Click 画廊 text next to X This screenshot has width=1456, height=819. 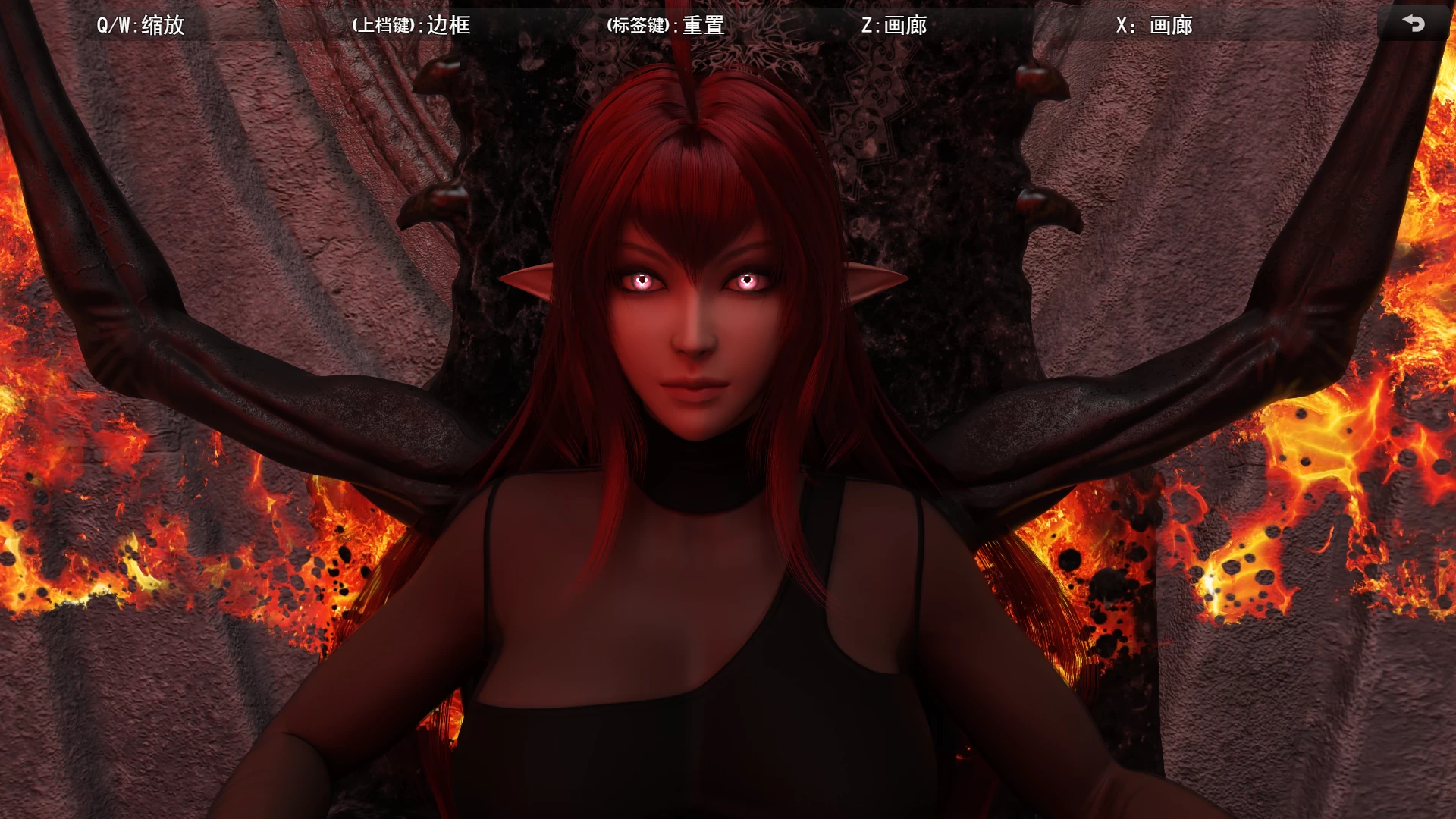click(x=1170, y=25)
